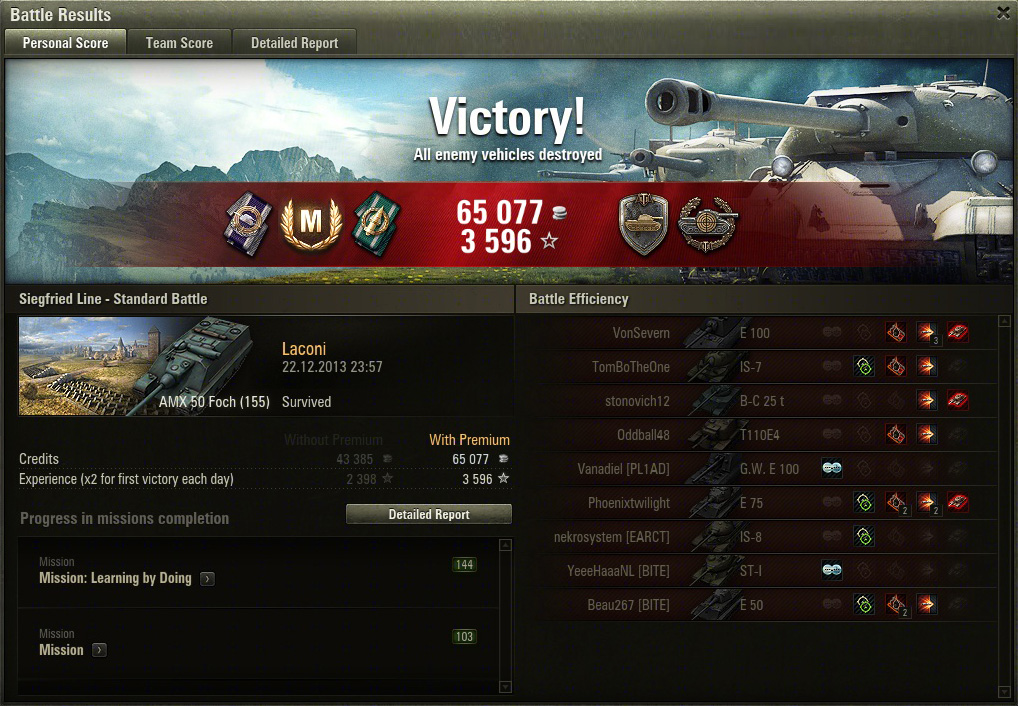The width and height of the screenshot is (1018, 706).
Task: Click the crosshair medal in the banner
Action: coord(707,224)
